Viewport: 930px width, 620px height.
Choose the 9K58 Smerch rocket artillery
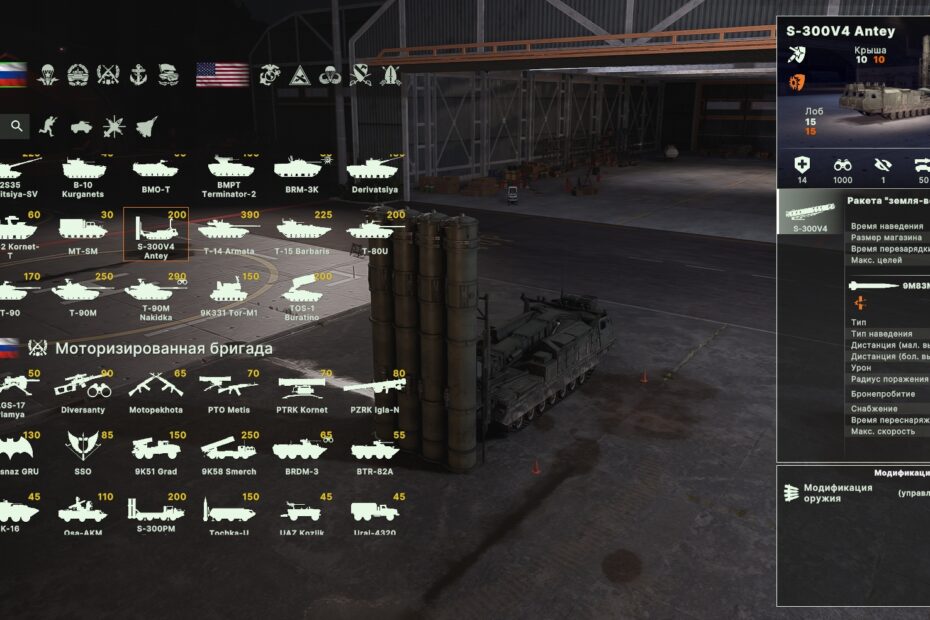point(228,454)
